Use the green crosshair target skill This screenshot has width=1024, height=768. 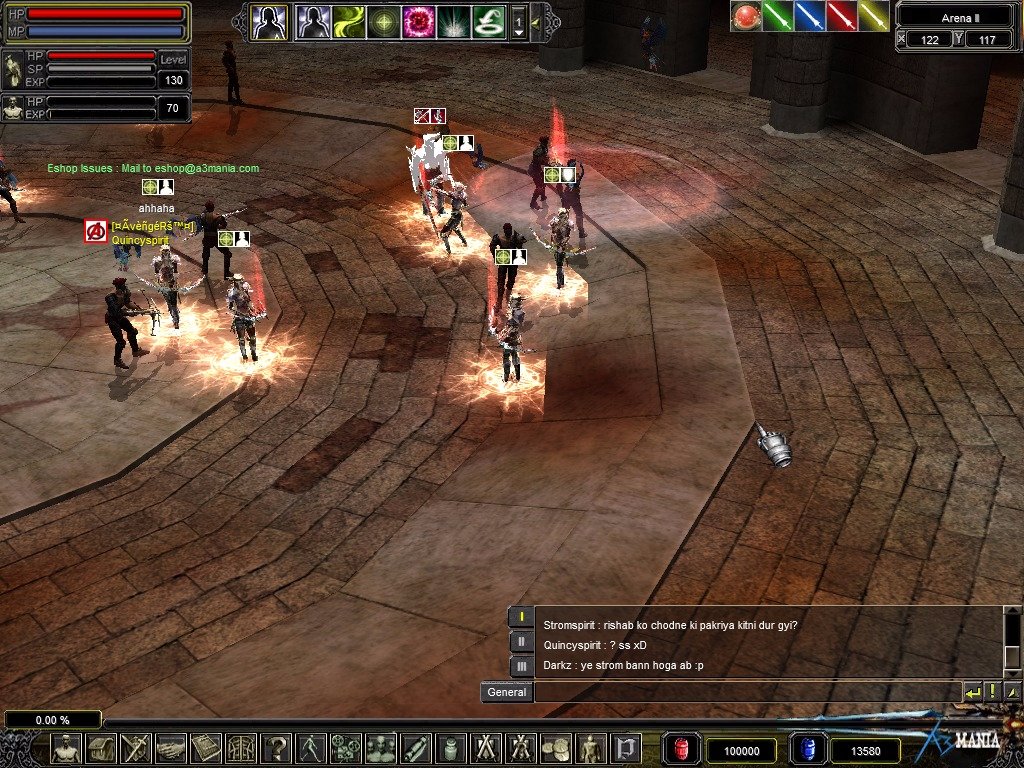click(x=383, y=22)
